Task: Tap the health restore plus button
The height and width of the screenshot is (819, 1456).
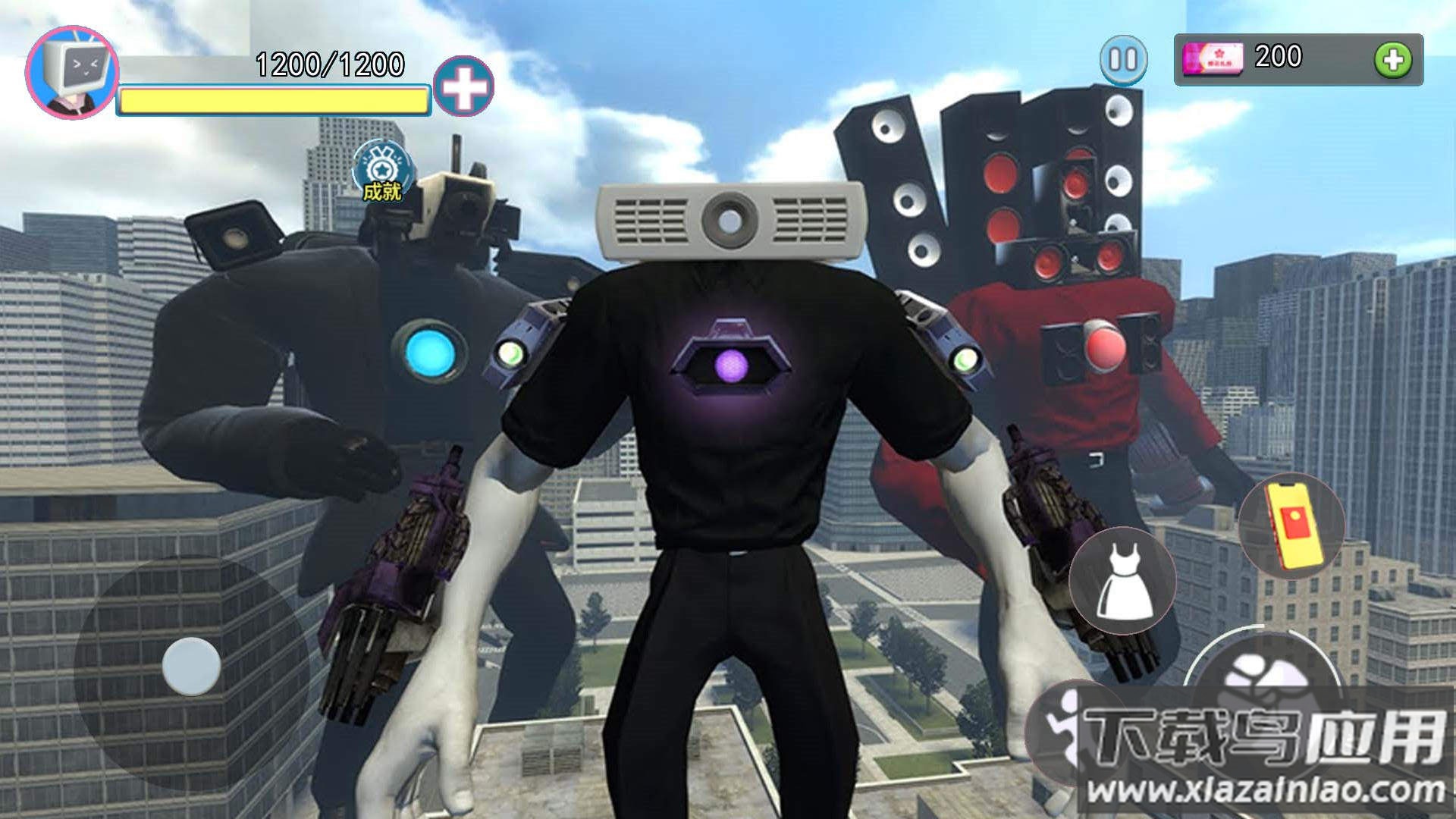Action: [463, 86]
